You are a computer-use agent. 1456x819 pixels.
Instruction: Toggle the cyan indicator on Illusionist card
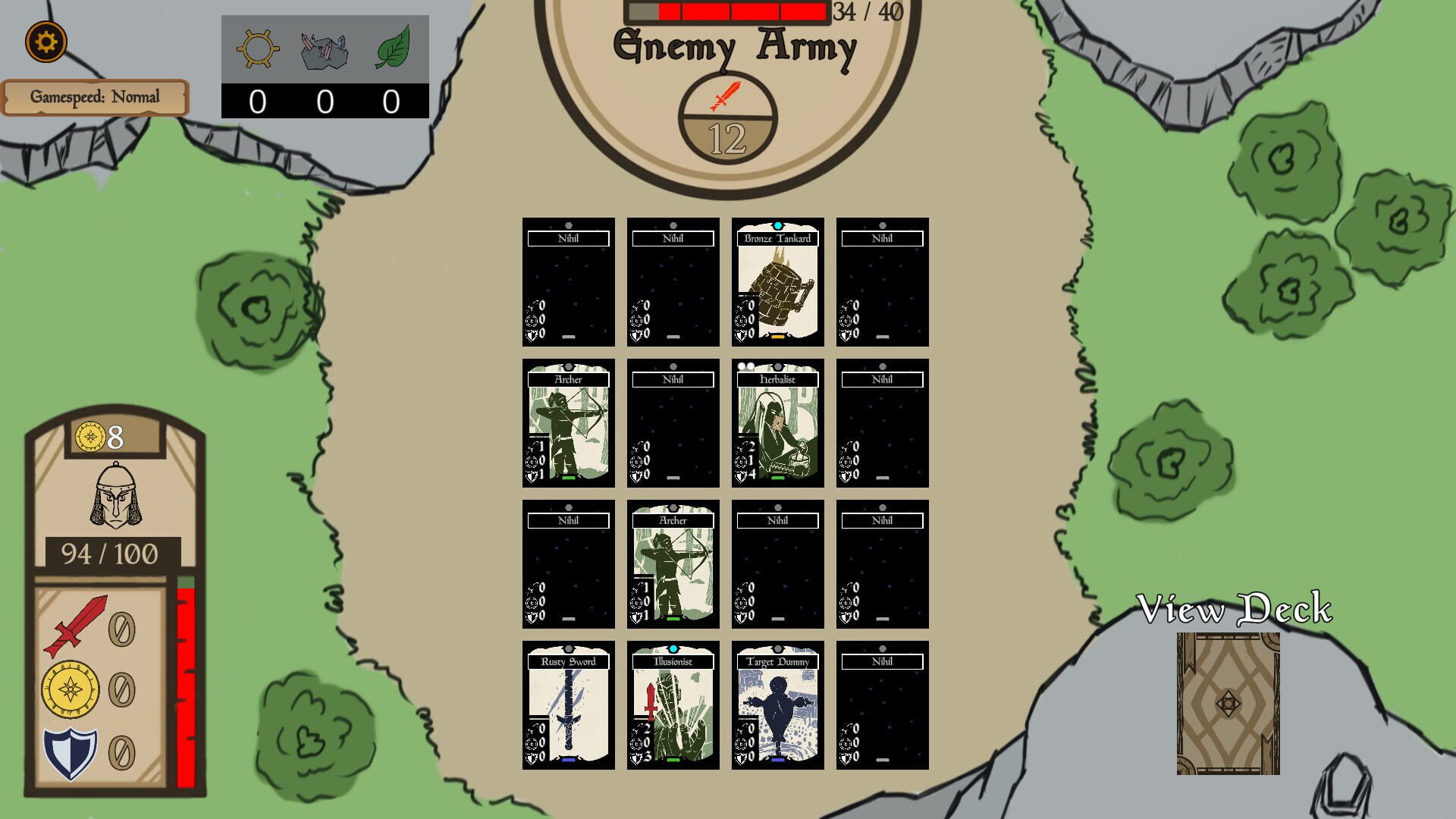[x=673, y=648]
